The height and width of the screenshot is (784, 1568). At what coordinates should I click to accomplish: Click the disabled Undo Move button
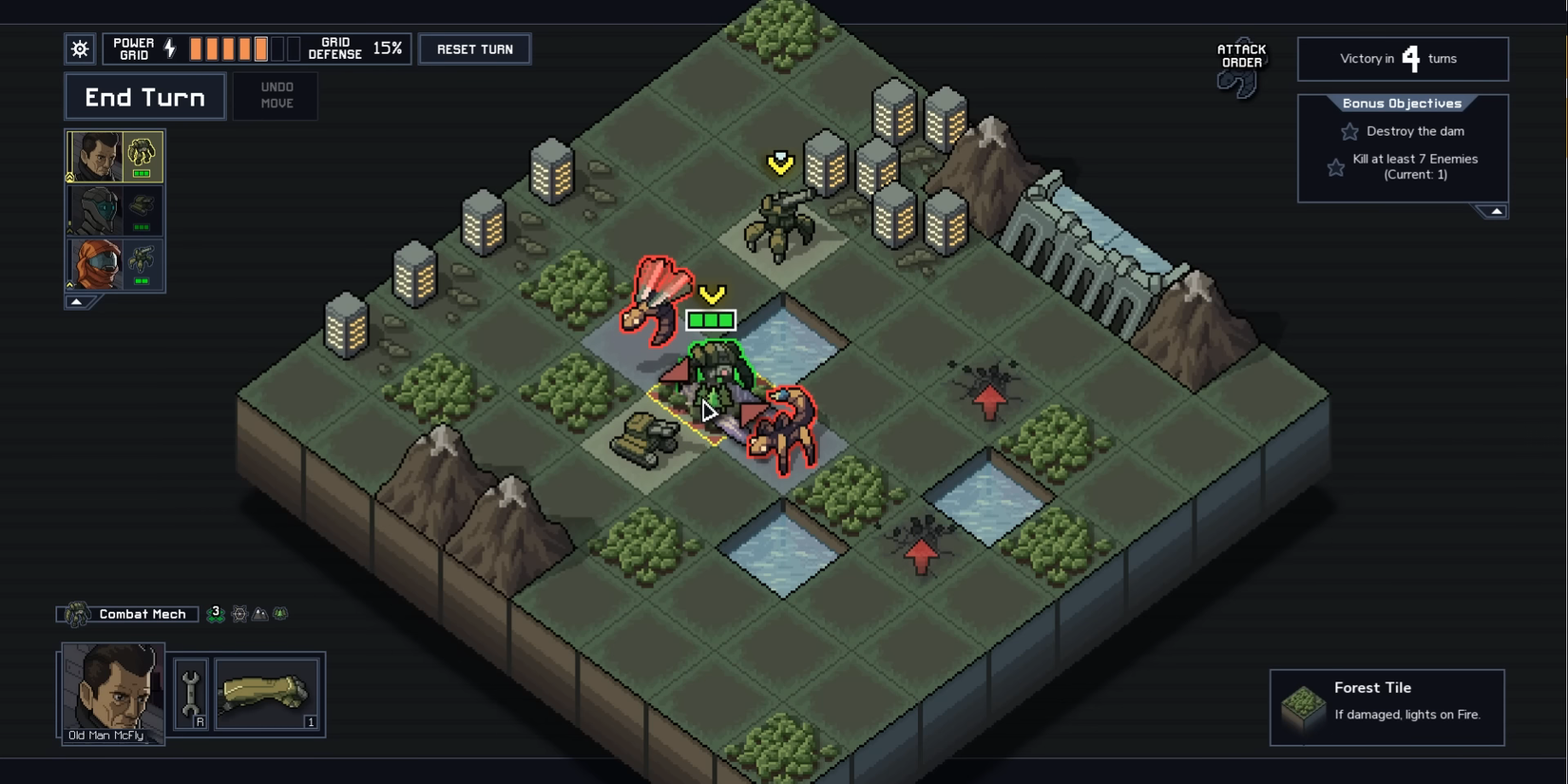(x=276, y=96)
